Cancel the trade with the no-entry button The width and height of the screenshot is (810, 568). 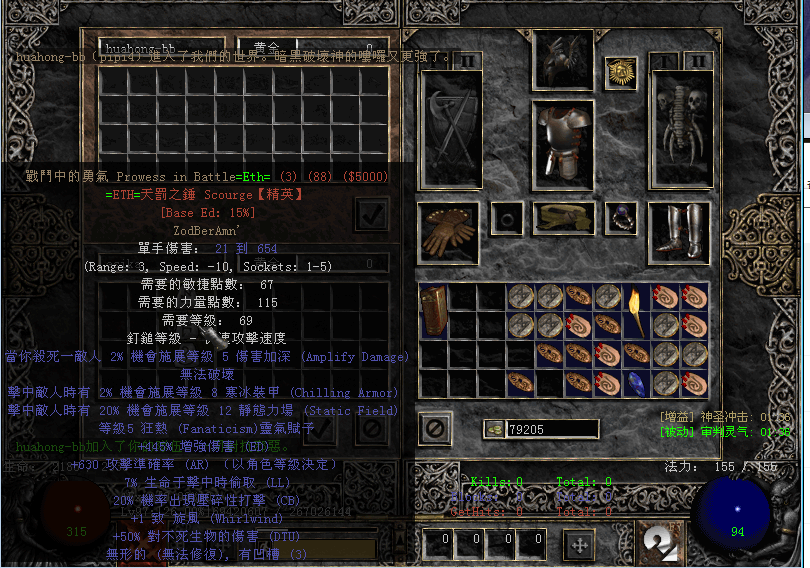(x=435, y=428)
